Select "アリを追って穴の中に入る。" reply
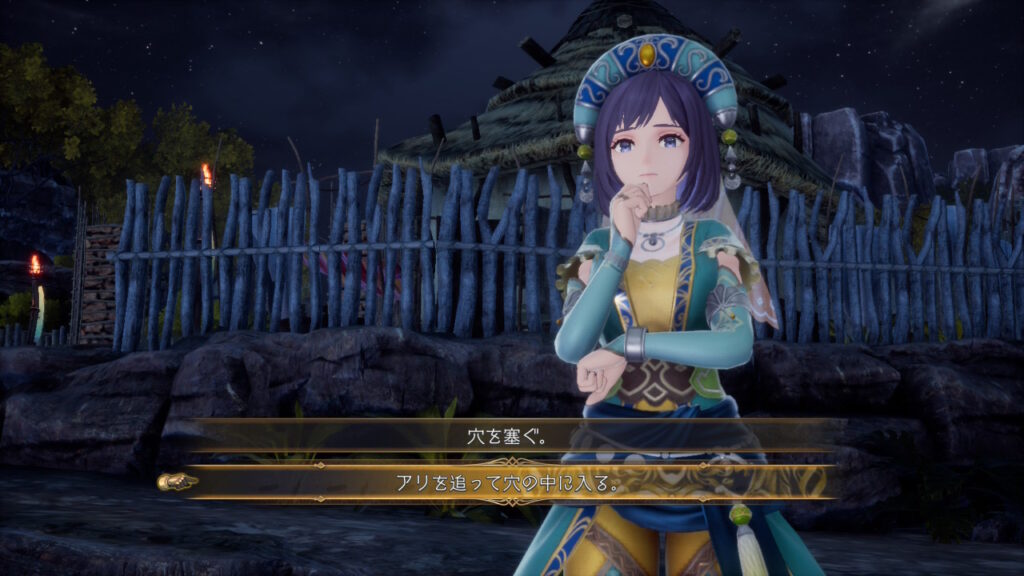This screenshot has height=576, width=1024. click(511, 483)
